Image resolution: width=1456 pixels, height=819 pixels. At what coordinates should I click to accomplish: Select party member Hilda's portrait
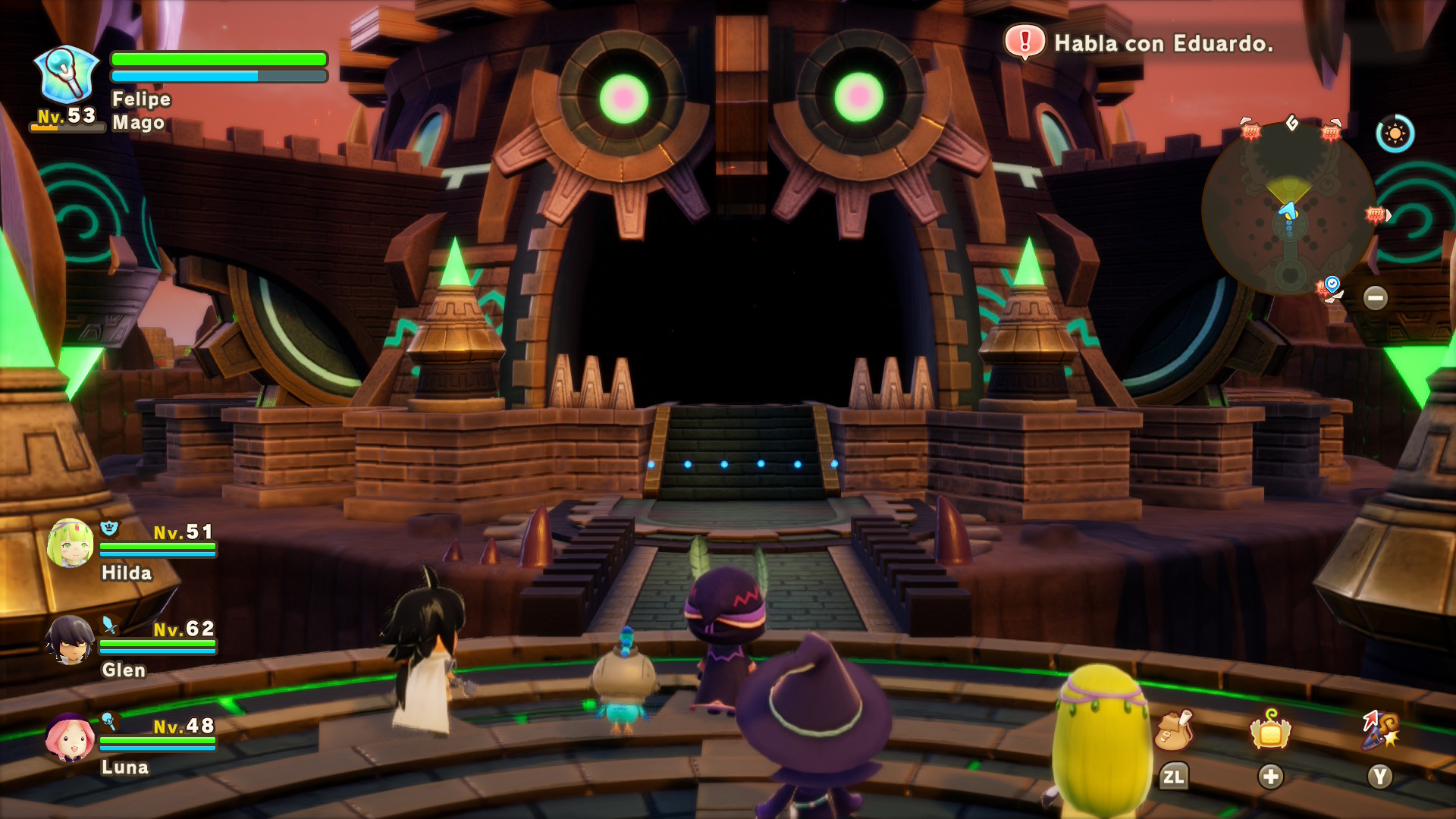pyautogui.click(x=71, y=543)
